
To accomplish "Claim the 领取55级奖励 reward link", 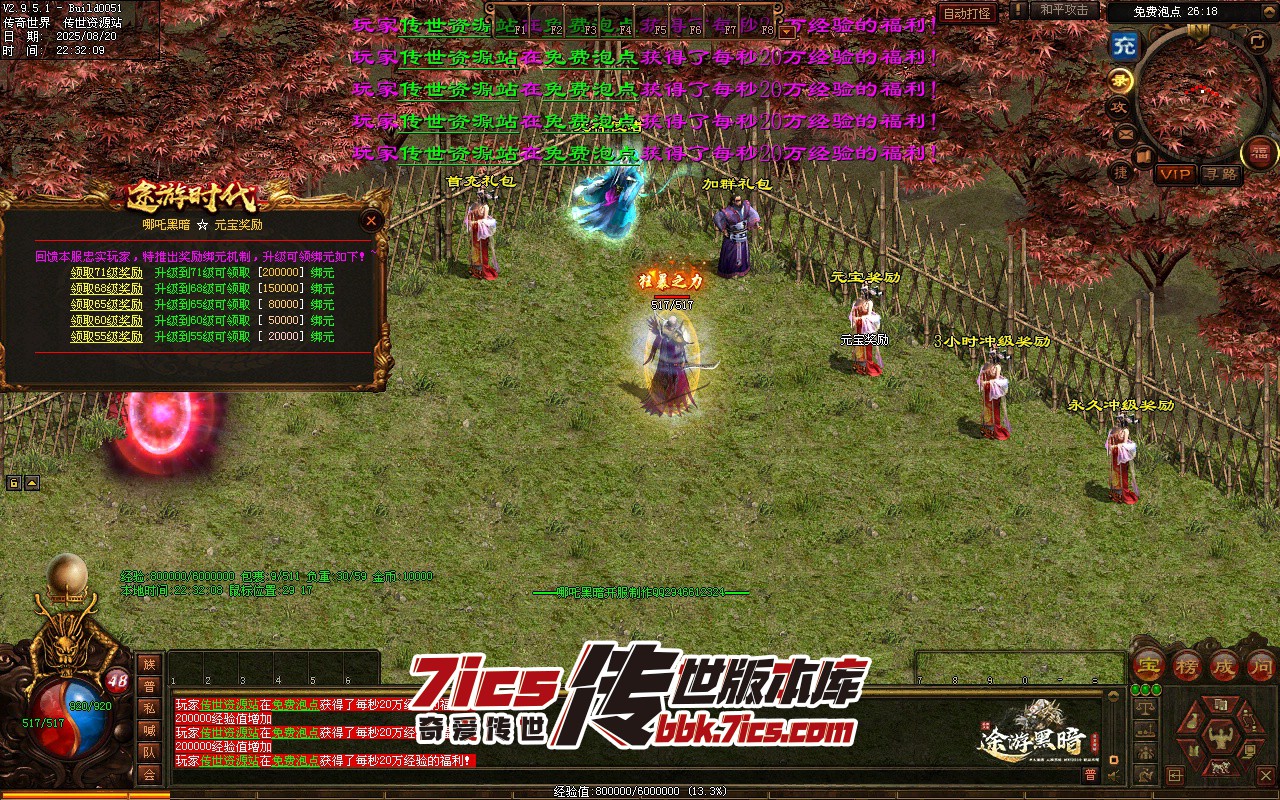I will pyautogui.click(x=106, y=337).
